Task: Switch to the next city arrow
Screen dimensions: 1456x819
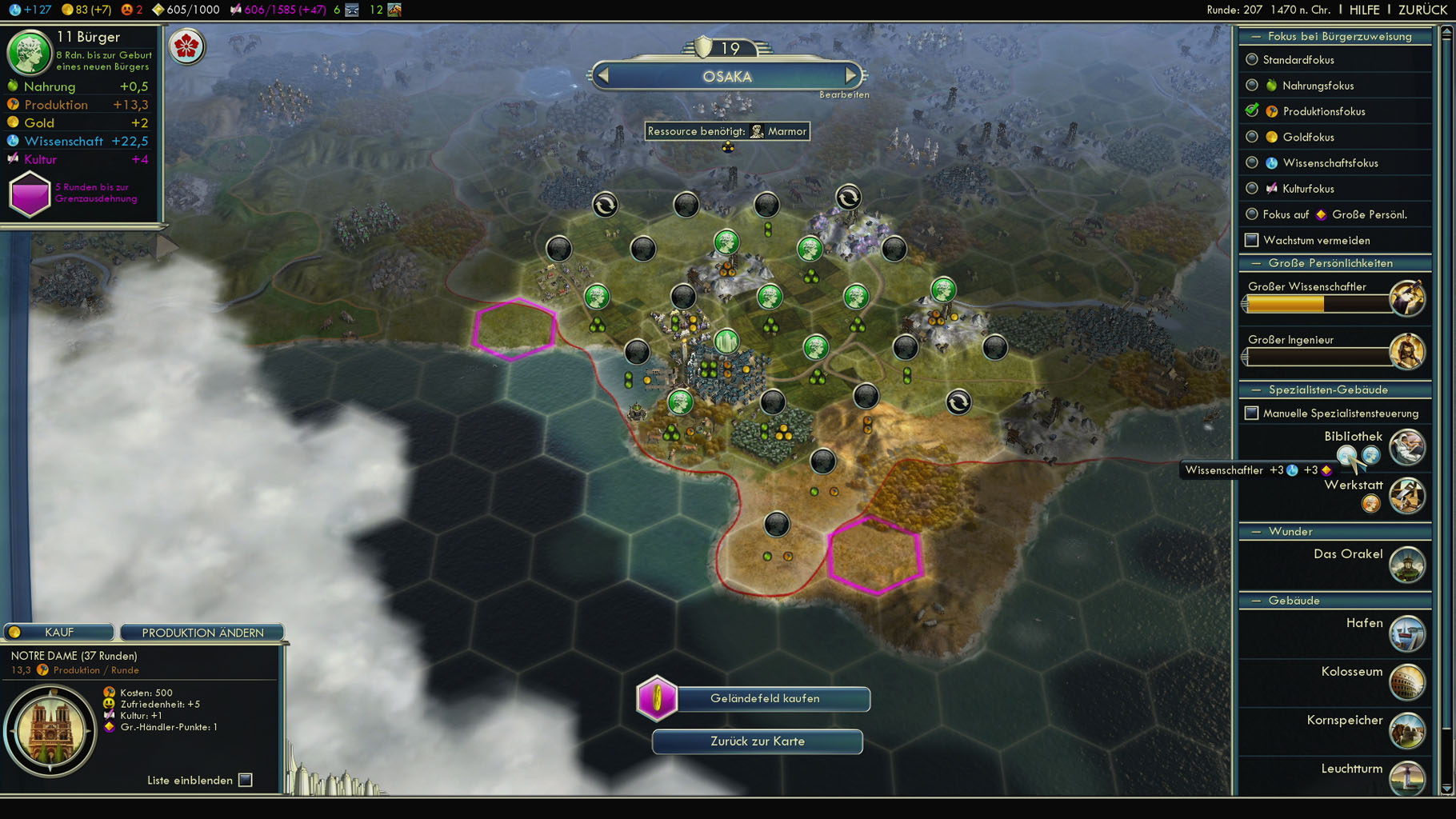Action: 850,76
